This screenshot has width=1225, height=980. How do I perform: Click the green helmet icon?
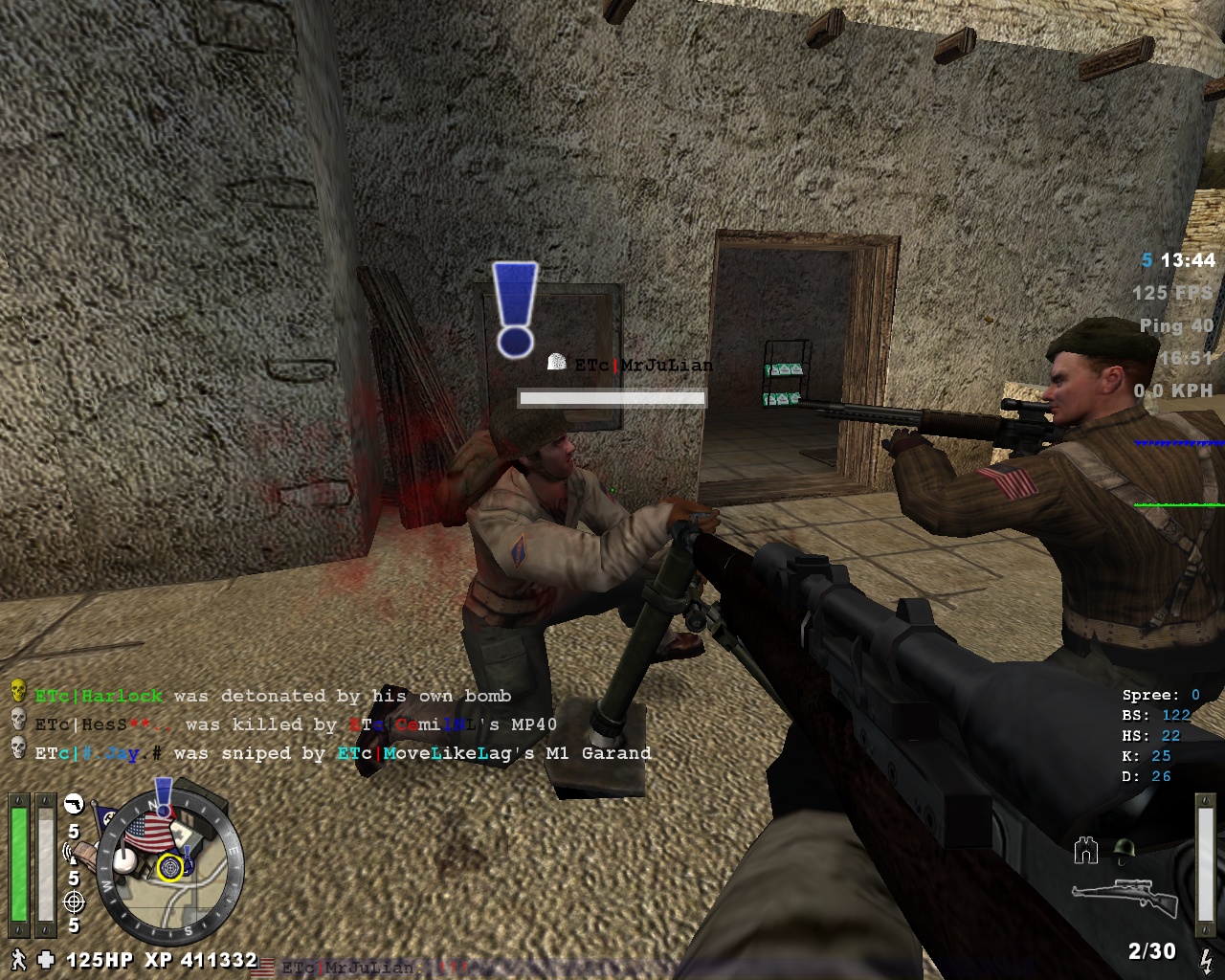1125,849
